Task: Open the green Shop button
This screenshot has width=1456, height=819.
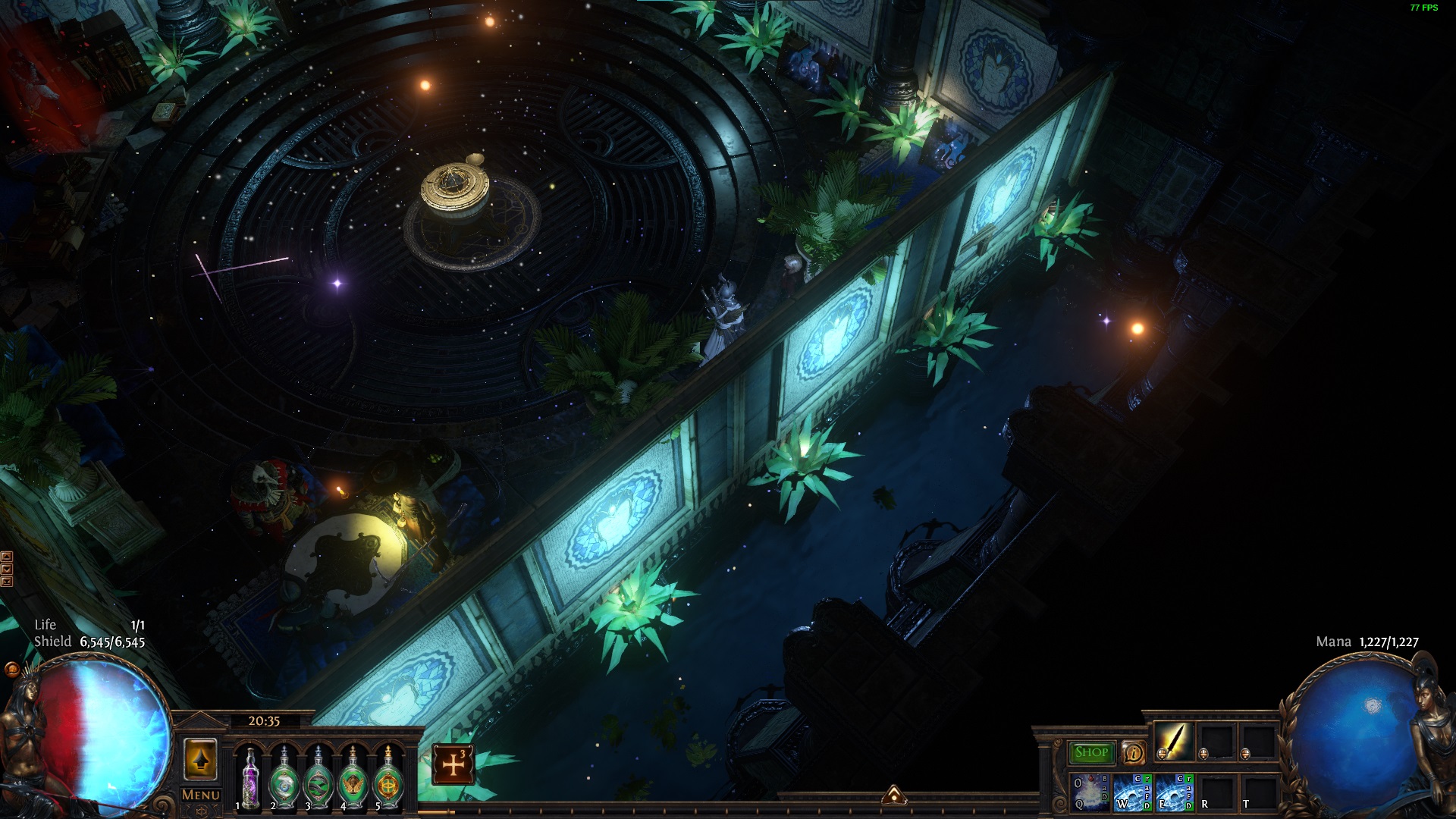Action: pyautogui.click(x=1091, y=752)
